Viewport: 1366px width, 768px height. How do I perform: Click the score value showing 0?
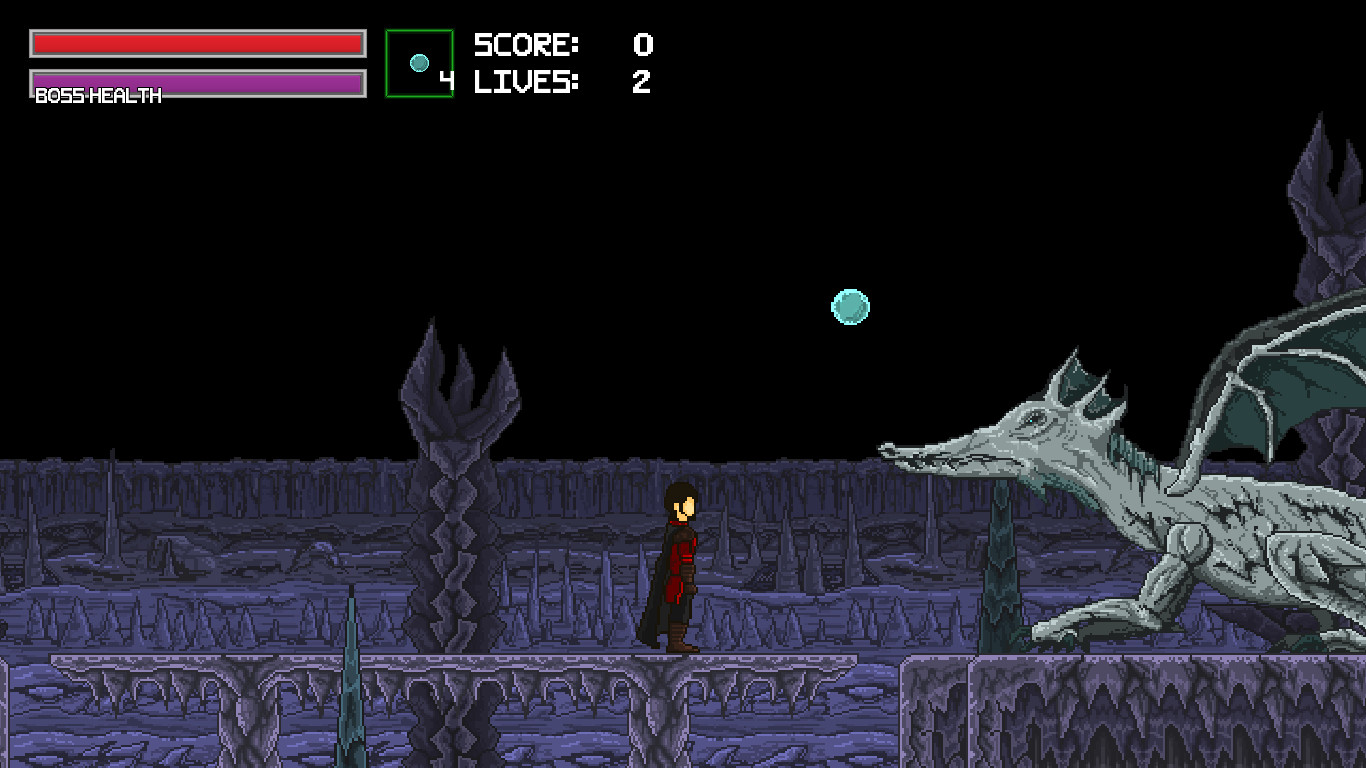point(642,45)
